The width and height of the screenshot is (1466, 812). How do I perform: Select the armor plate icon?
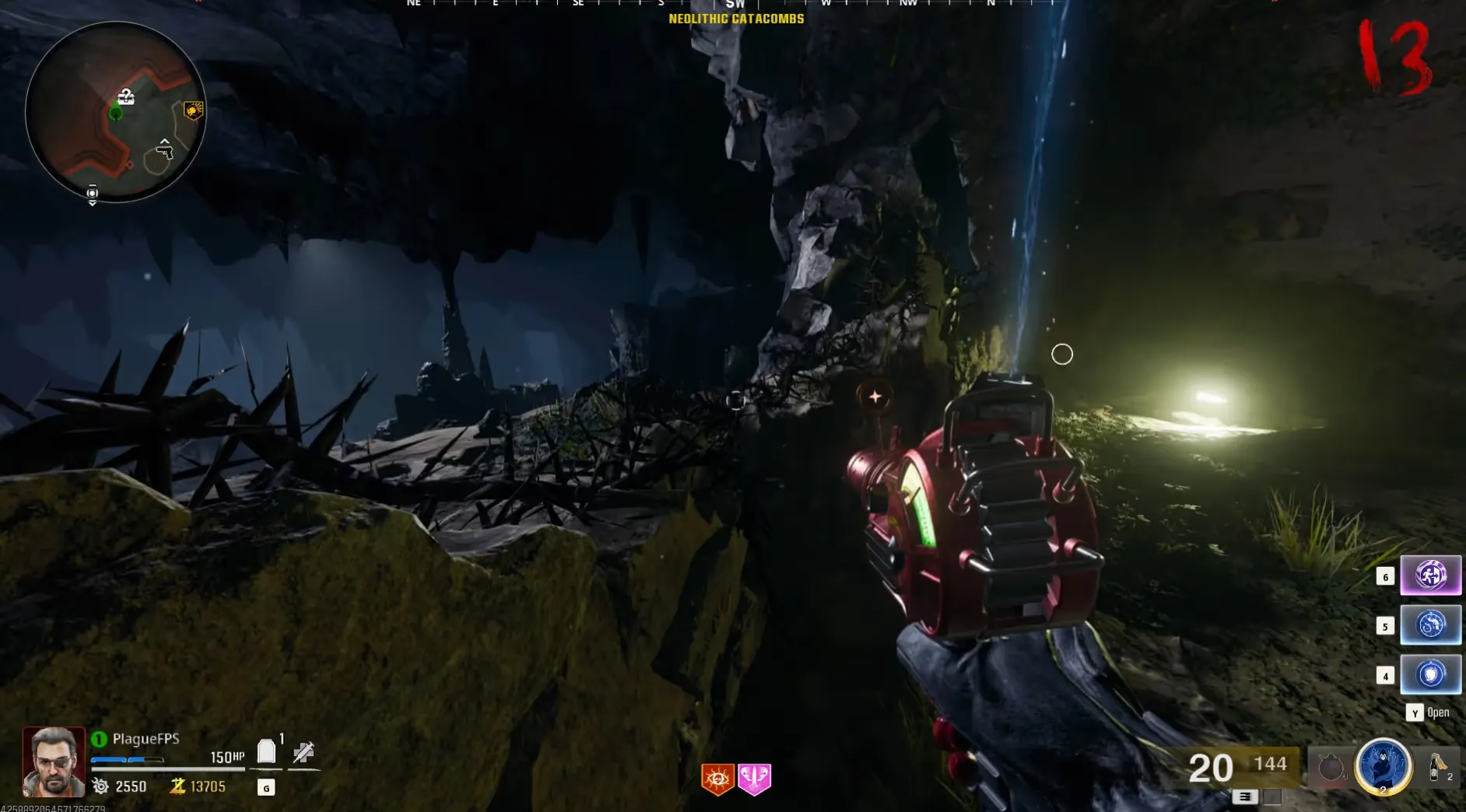[x=266, y=751]
